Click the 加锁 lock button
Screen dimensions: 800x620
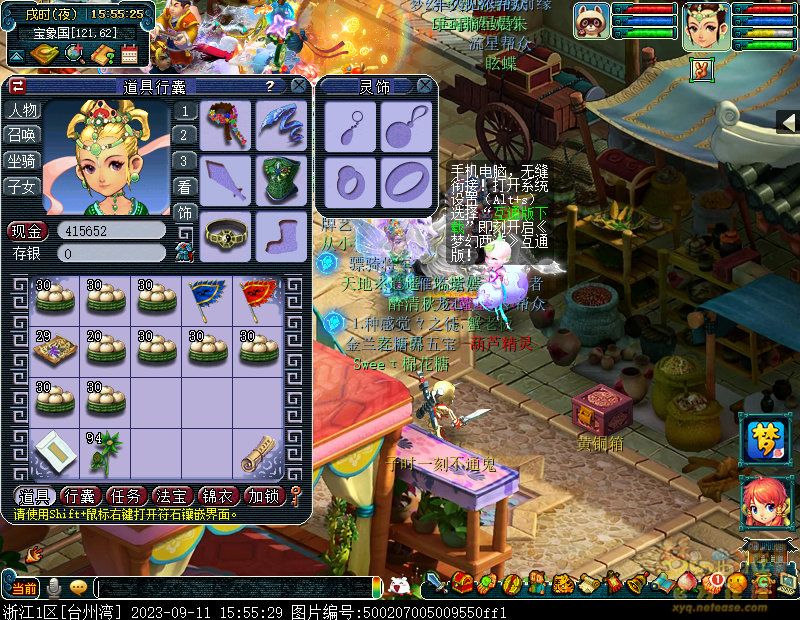pos(263,495)
